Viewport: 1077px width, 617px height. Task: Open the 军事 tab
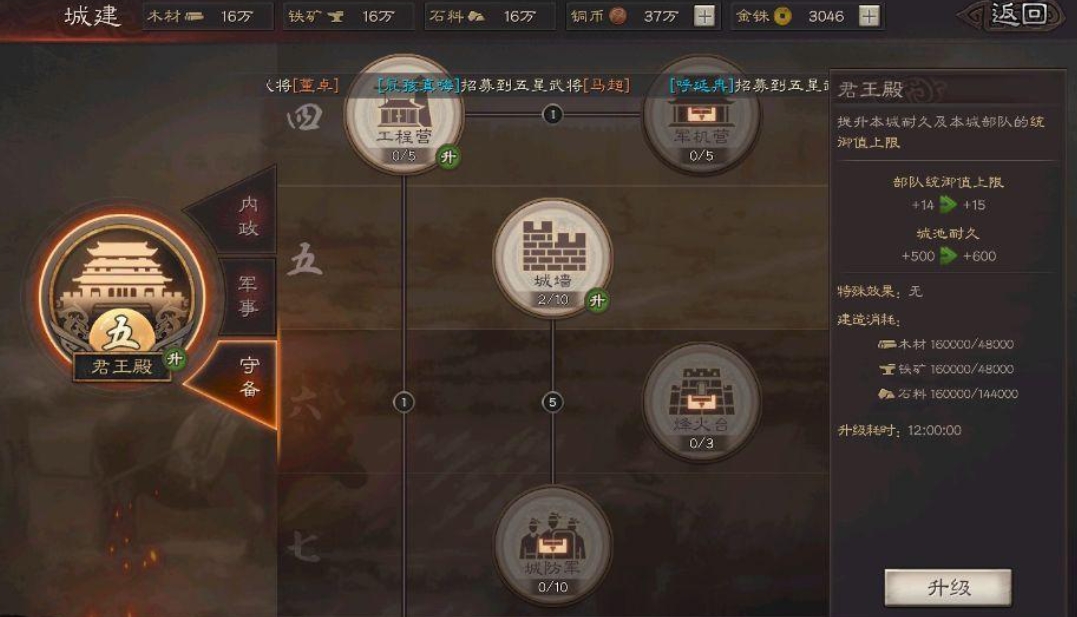coord(247,297)
